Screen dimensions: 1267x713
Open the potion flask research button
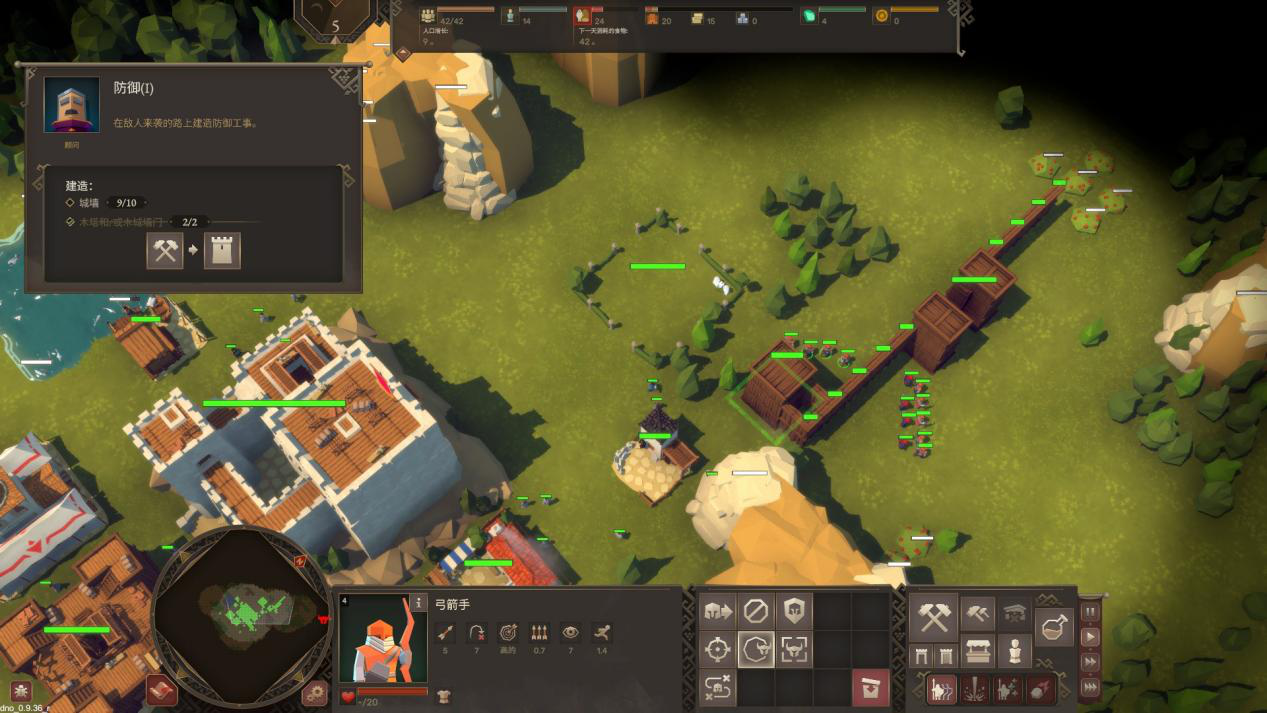click(x=1054, y=628)
